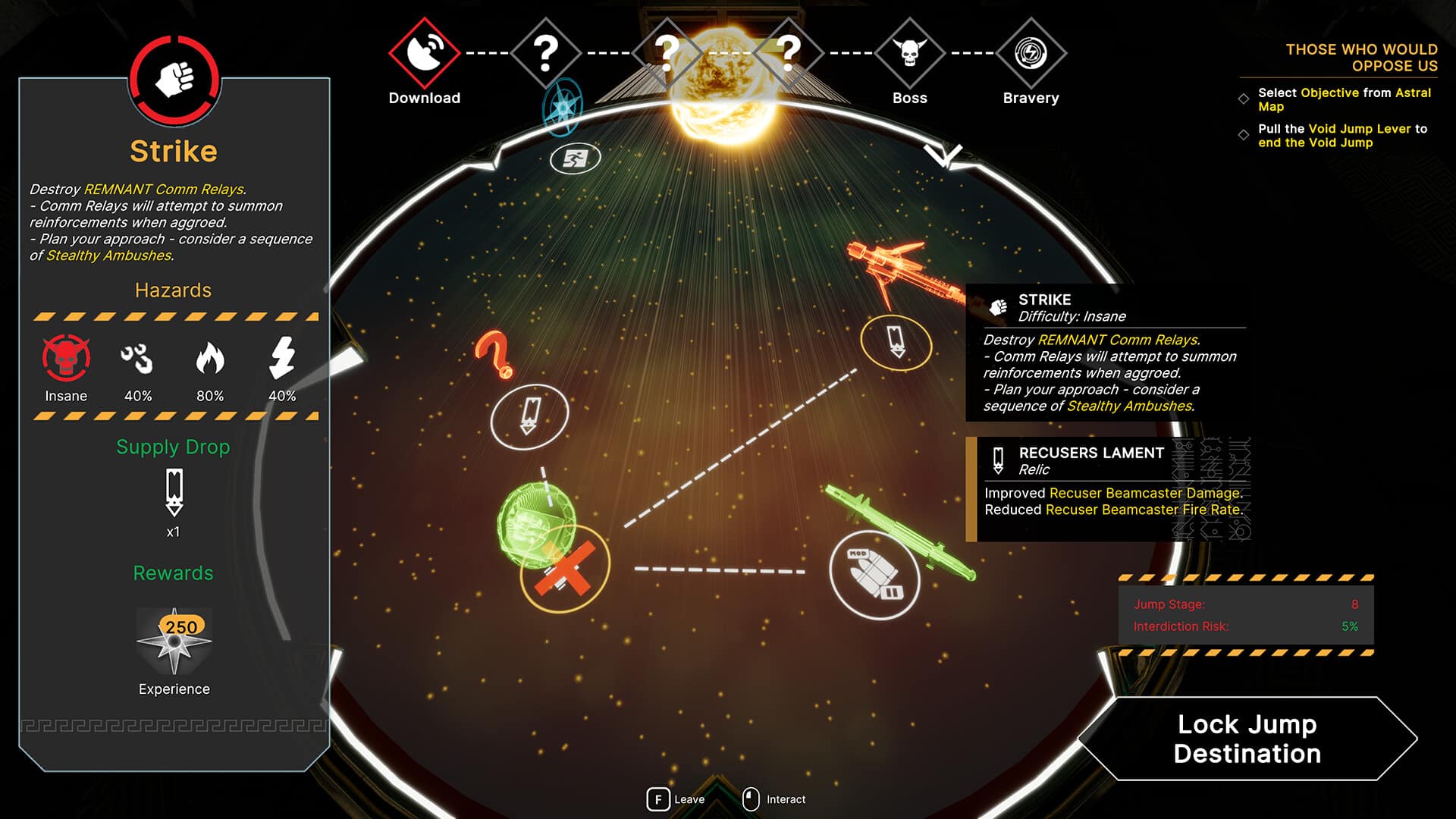Click the chain hook hazard icon
The image size is (1456, 819).
click(x=137, y=358)
